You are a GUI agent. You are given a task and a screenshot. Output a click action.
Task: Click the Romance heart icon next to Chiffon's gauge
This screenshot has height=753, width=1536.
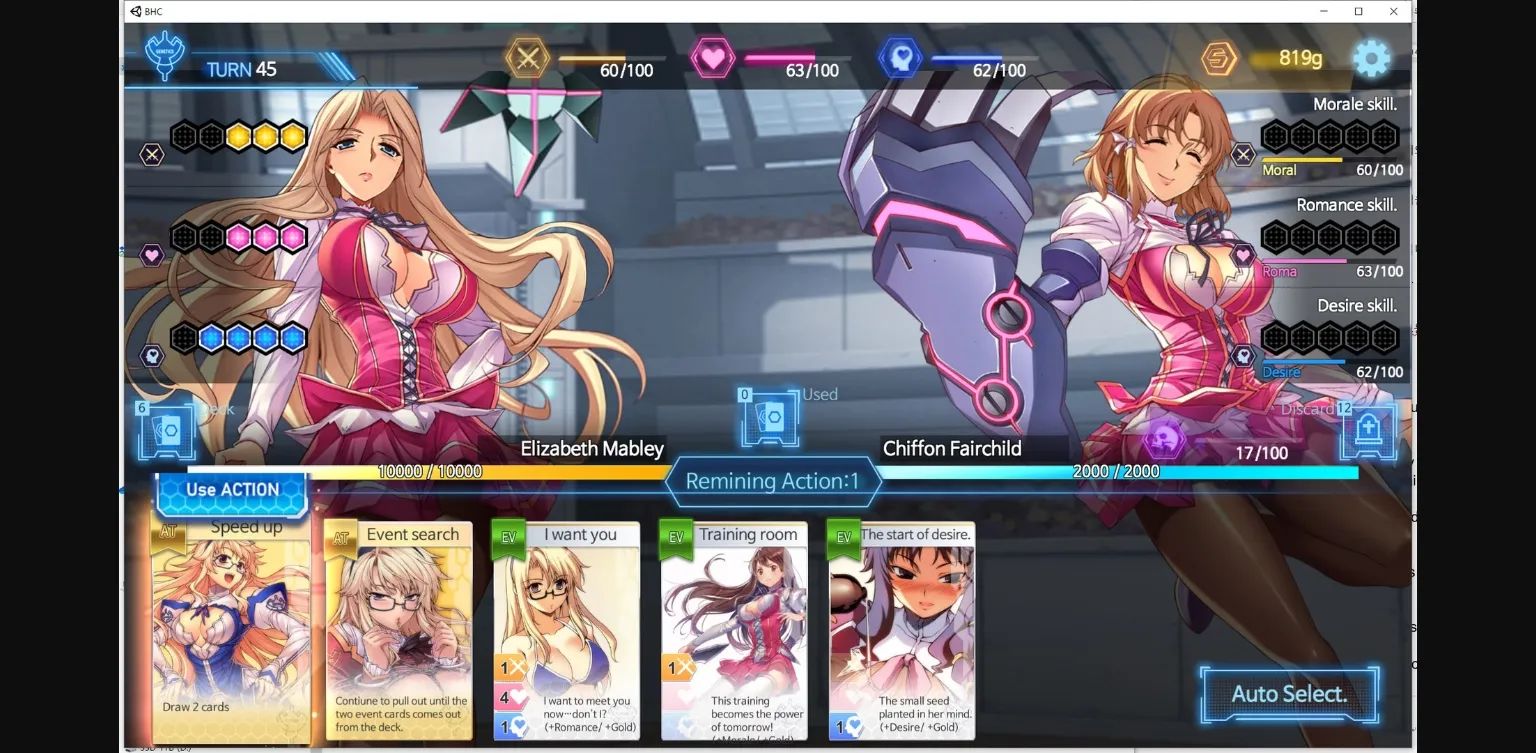coord(1243,255)
